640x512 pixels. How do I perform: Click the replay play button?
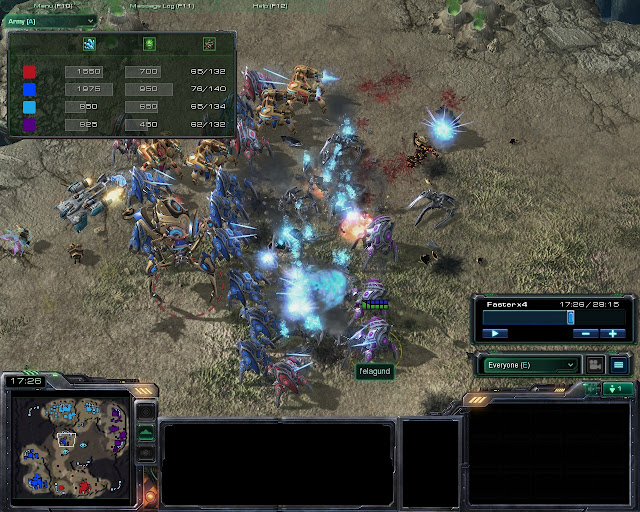[x=495, y=333]
